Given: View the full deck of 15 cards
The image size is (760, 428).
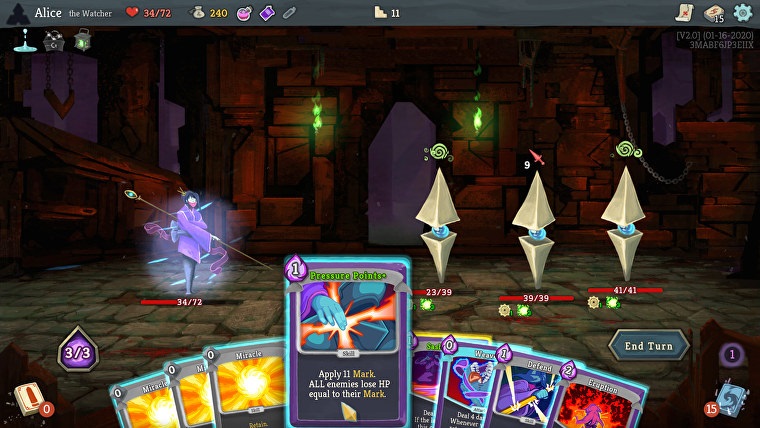Looking at the screenshot, I should coord(713,13).
